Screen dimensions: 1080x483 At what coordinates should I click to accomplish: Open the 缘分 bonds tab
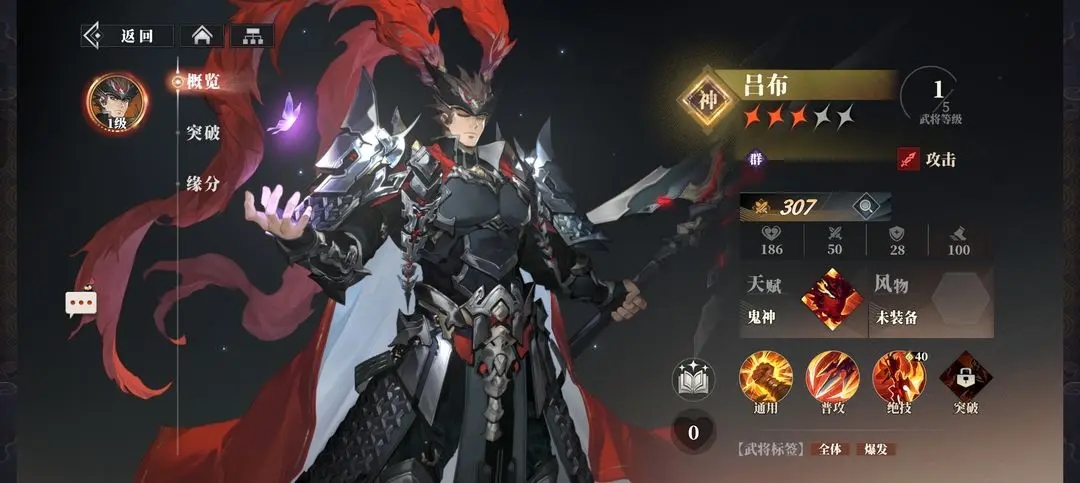coord(202,184)
